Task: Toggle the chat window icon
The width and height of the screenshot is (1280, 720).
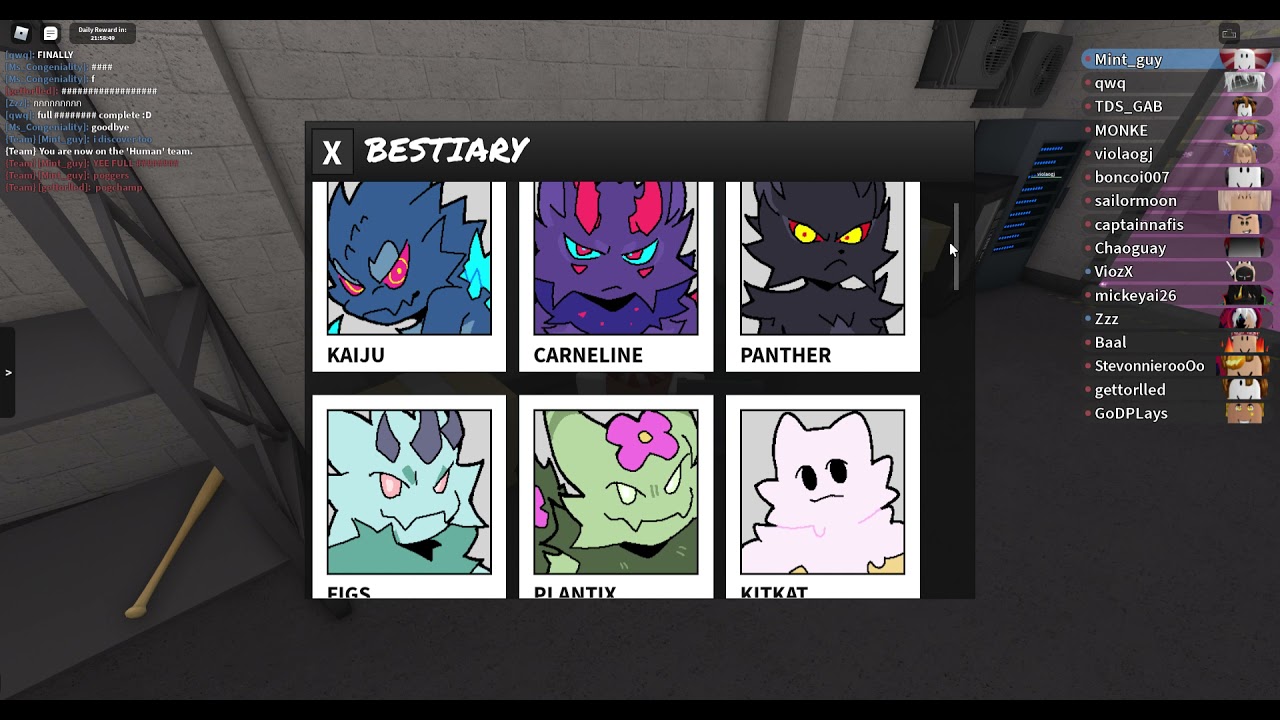Action: 50,33
